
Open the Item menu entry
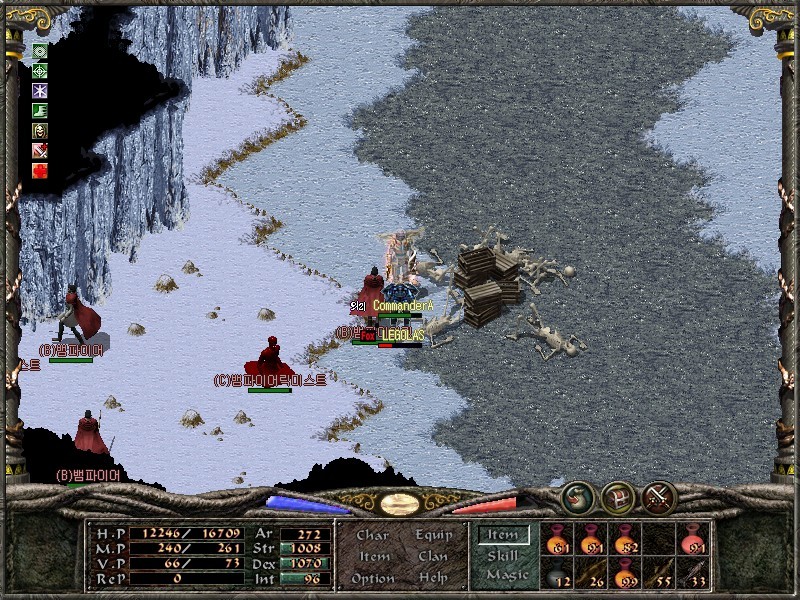click(x=374, y=556)
